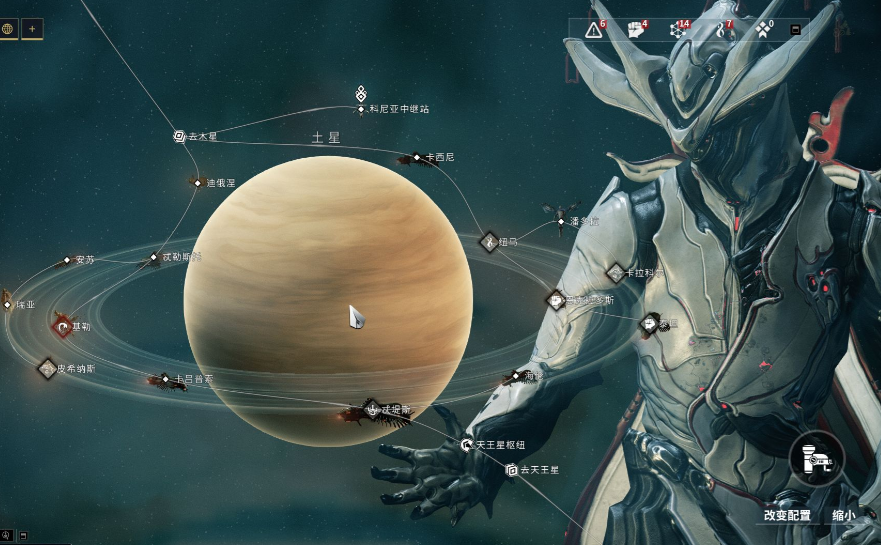
Task: Click 改变配置 to change loadout
Action: tap(787, 516)
